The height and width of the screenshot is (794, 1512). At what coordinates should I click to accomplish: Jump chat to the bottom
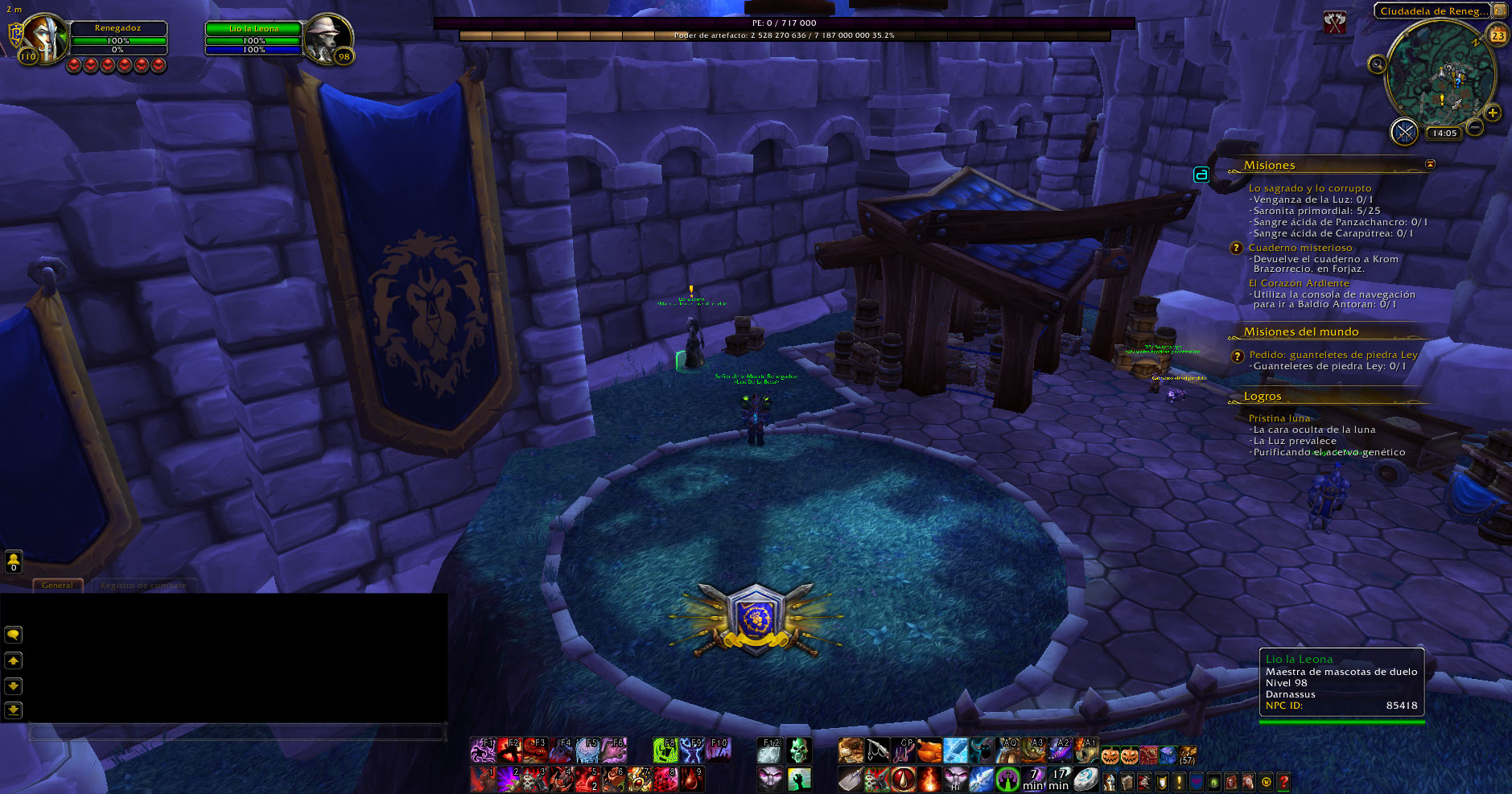tap(14, 710)
